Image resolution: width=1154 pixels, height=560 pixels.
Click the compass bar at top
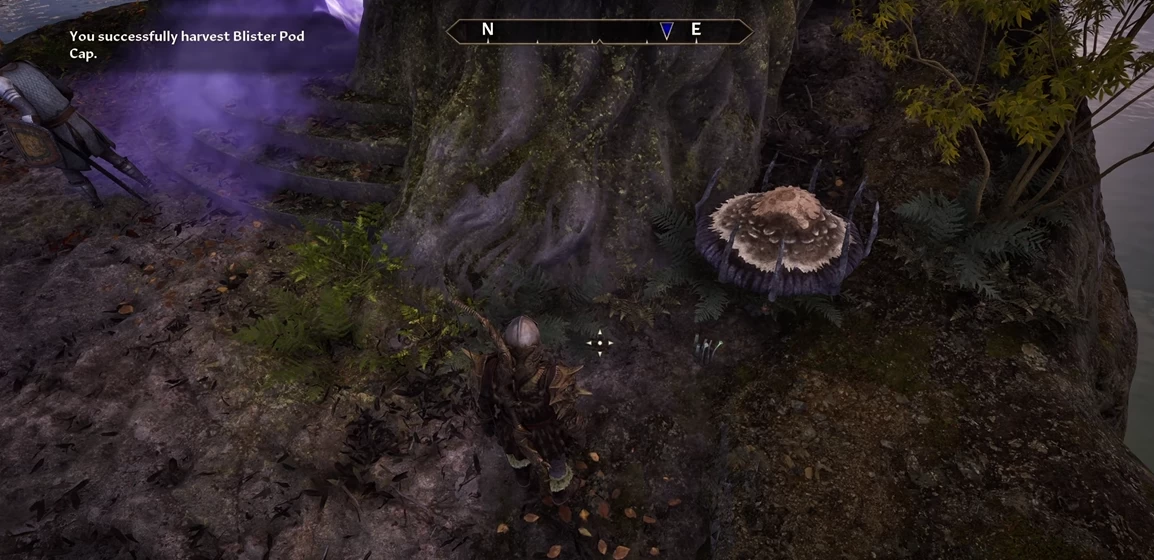pos(598,31)
